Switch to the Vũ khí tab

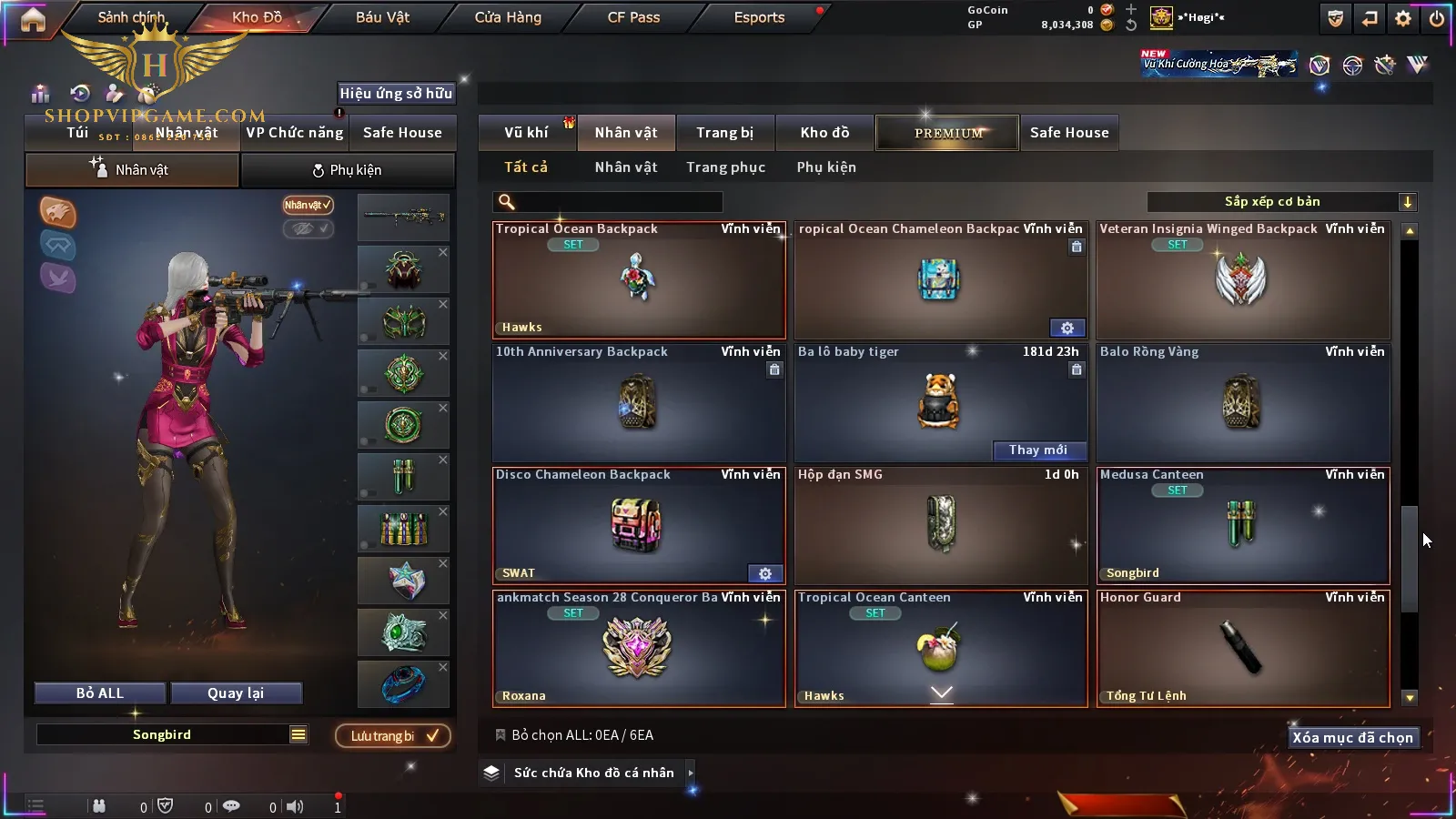(x=526, y=133)
